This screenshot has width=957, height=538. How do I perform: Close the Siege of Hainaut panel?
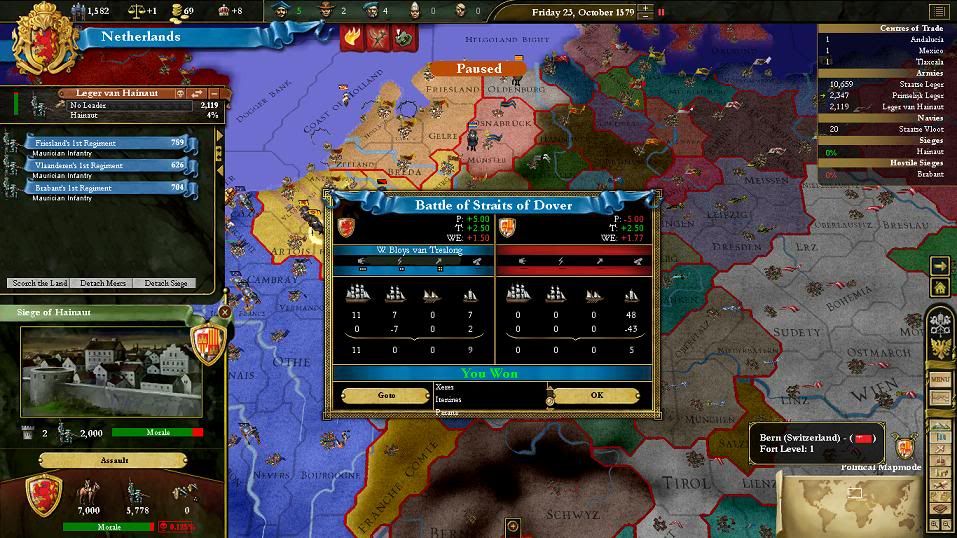click(225, 312)
